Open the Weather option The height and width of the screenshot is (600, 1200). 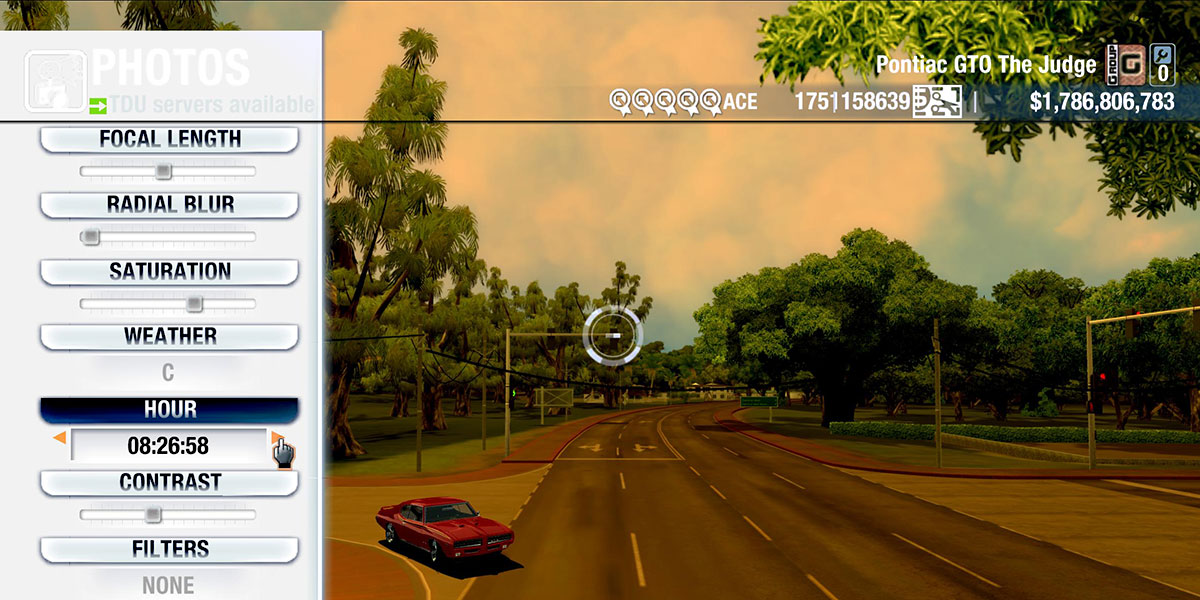169,337
